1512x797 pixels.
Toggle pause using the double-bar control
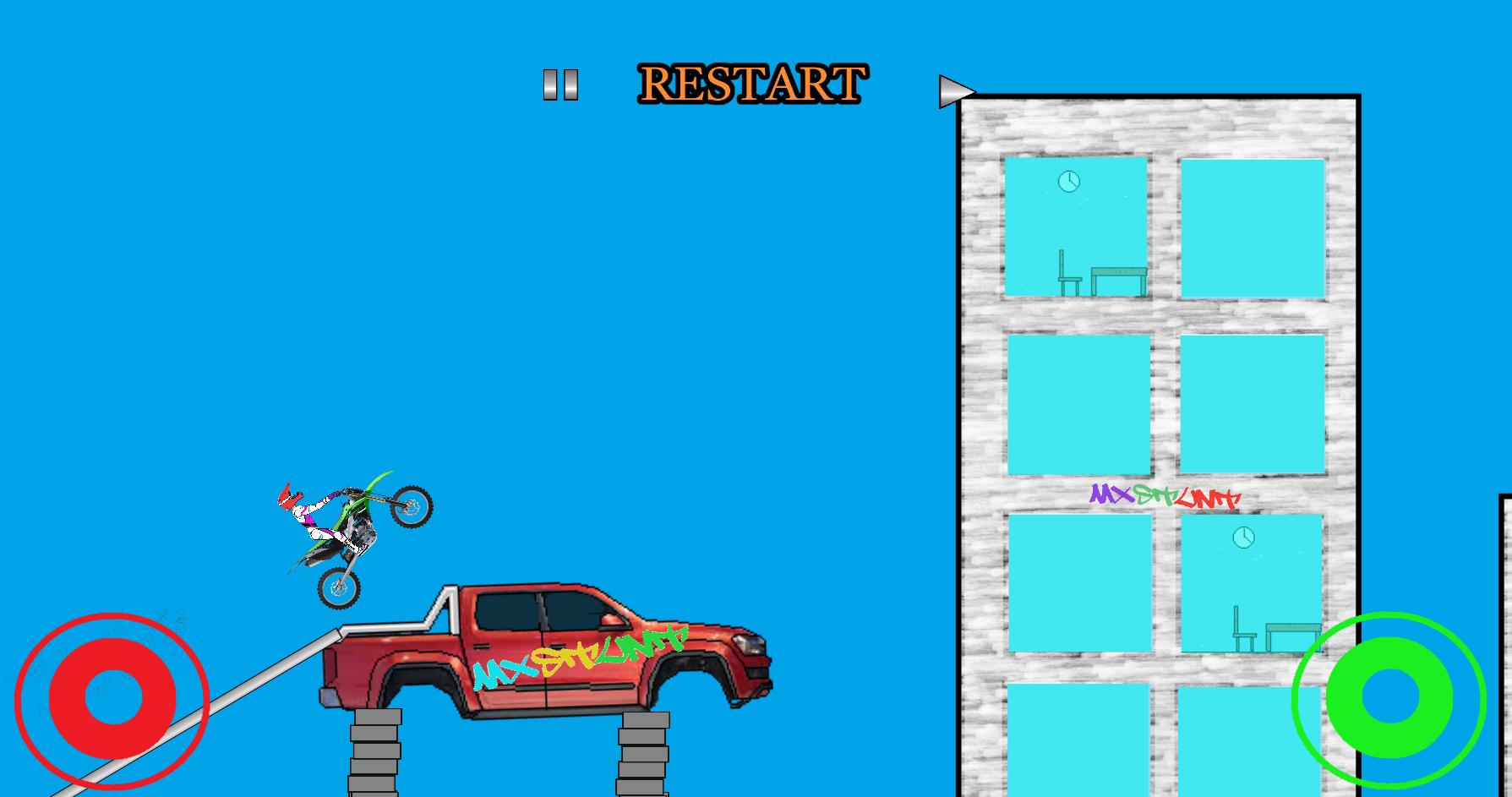(x=560, y=85)
